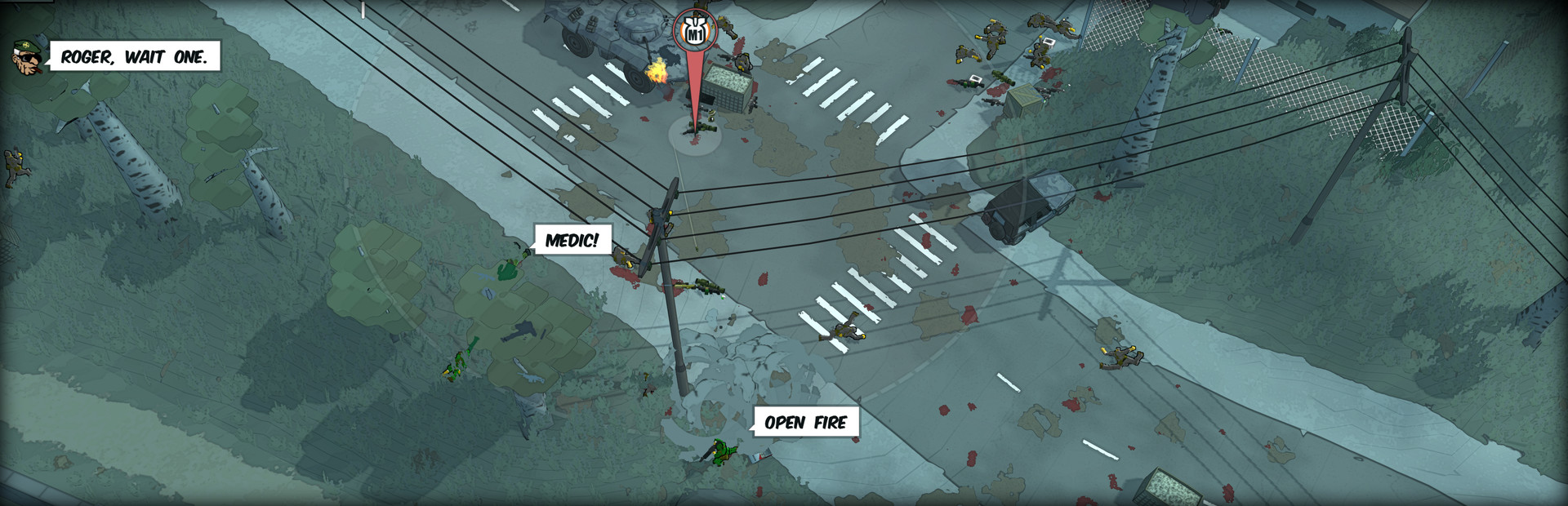Click the M1 objective marker badge
The height and width of the screenshot is (506, 1568).
point(695,31)
